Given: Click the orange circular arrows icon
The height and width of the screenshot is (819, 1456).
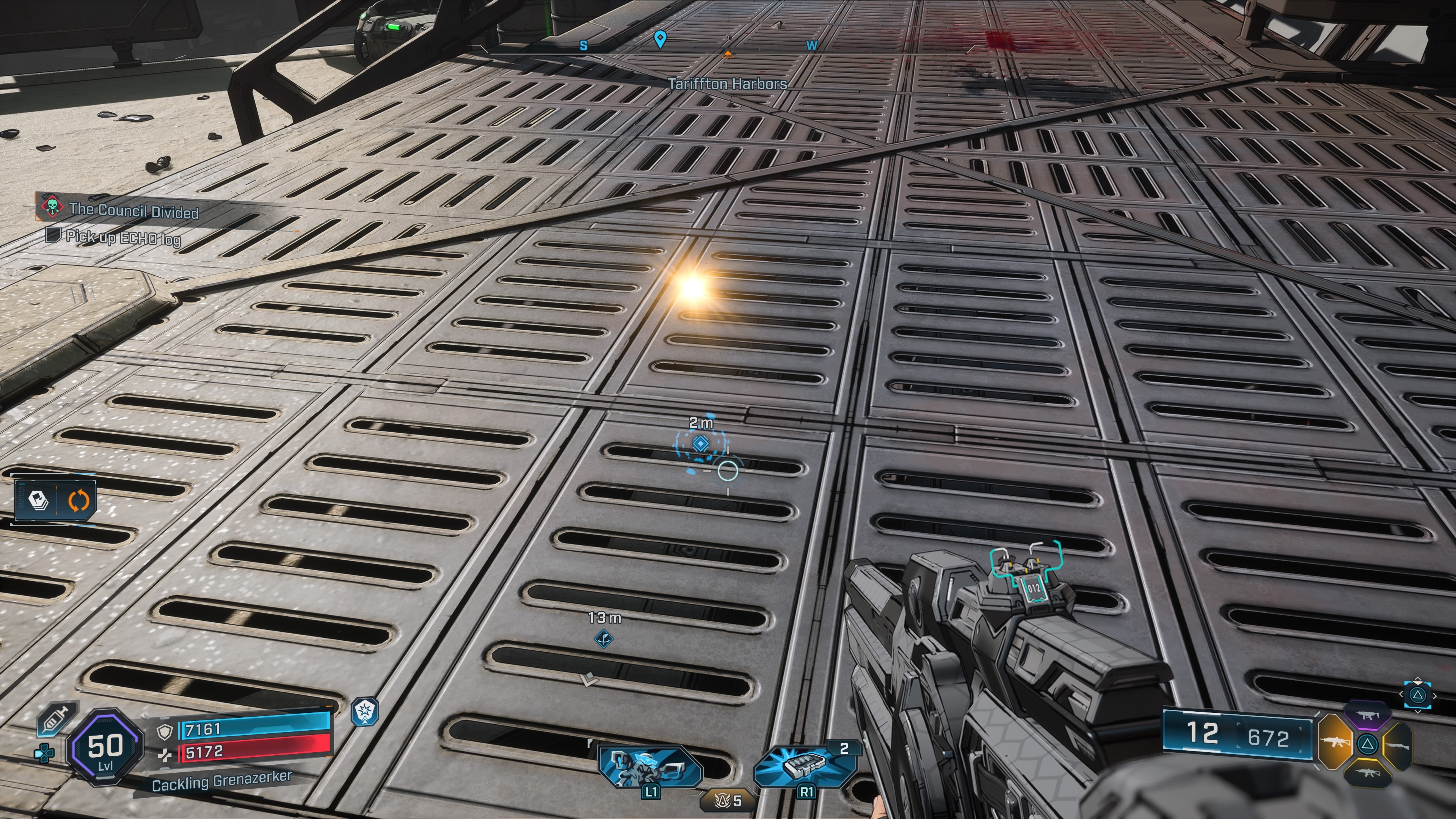Looking at the screenshot, I should pos(78,500).
